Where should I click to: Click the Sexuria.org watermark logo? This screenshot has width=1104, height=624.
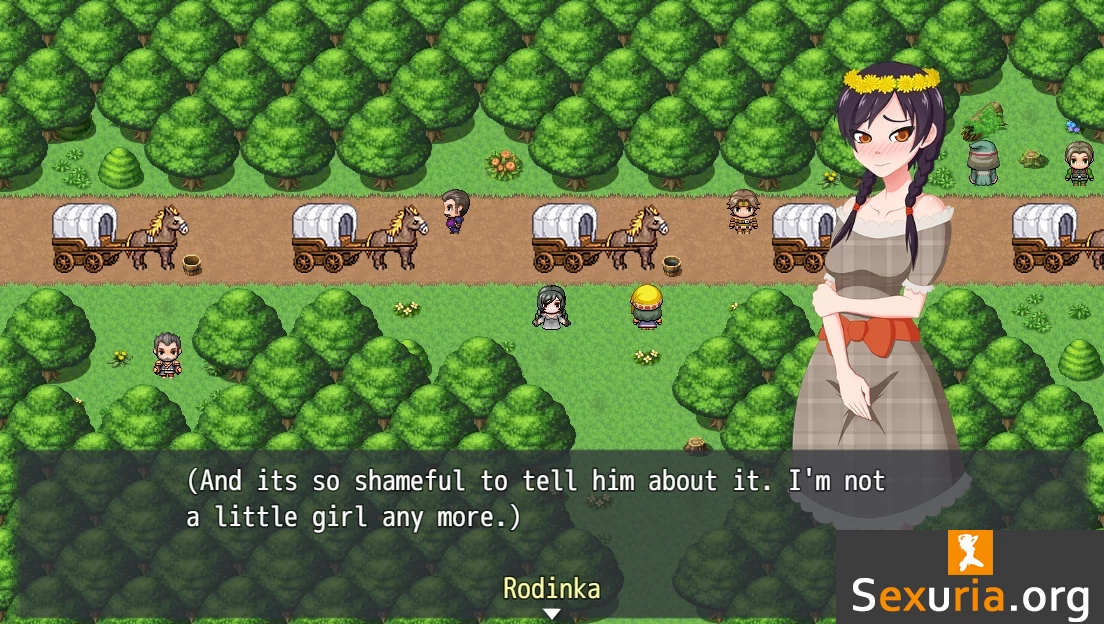tap(969, 578)
